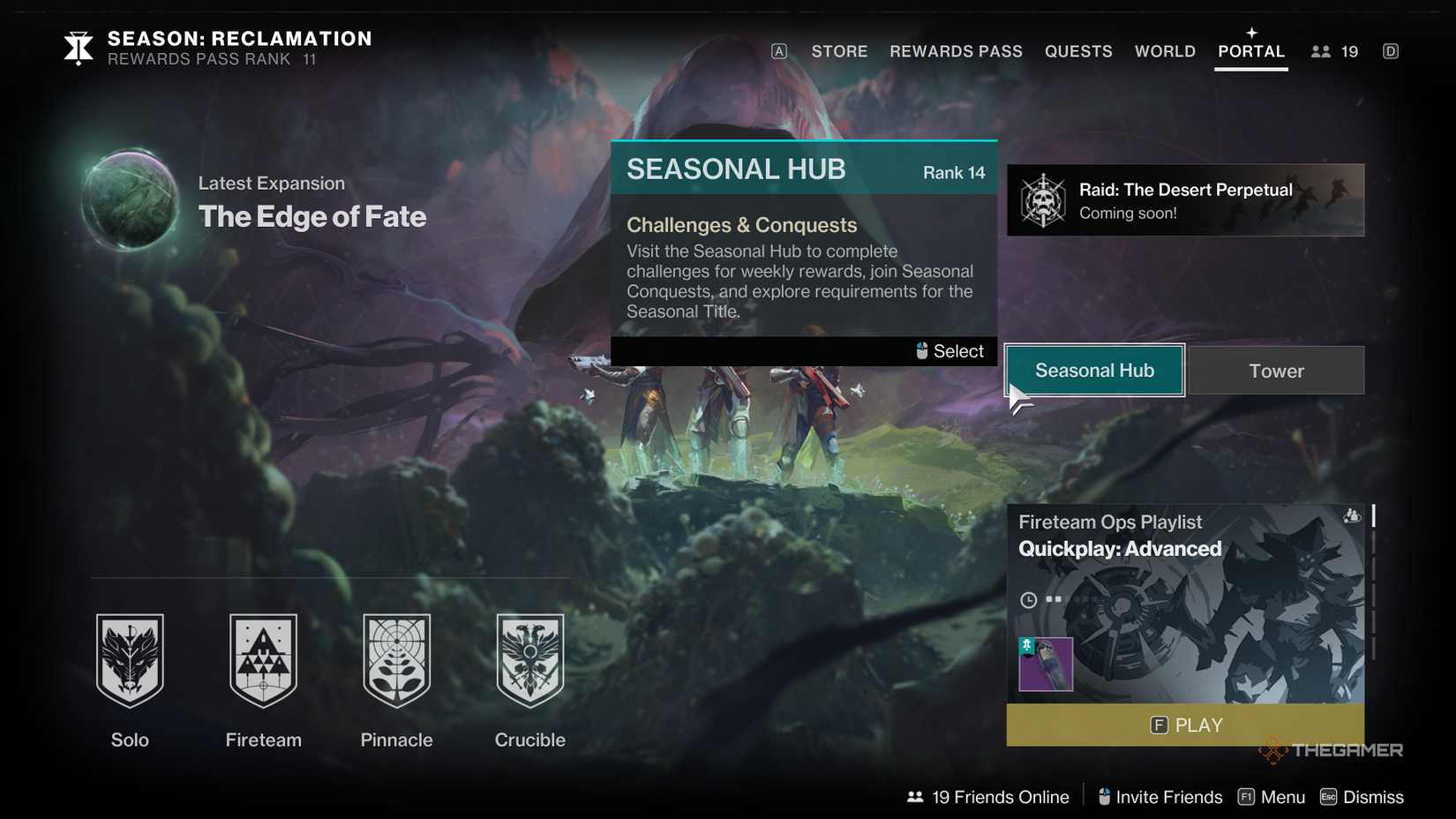Click the mouse Select icon on the Seasonal Hub popup
Screen dimensions: 1456x819
922,350
